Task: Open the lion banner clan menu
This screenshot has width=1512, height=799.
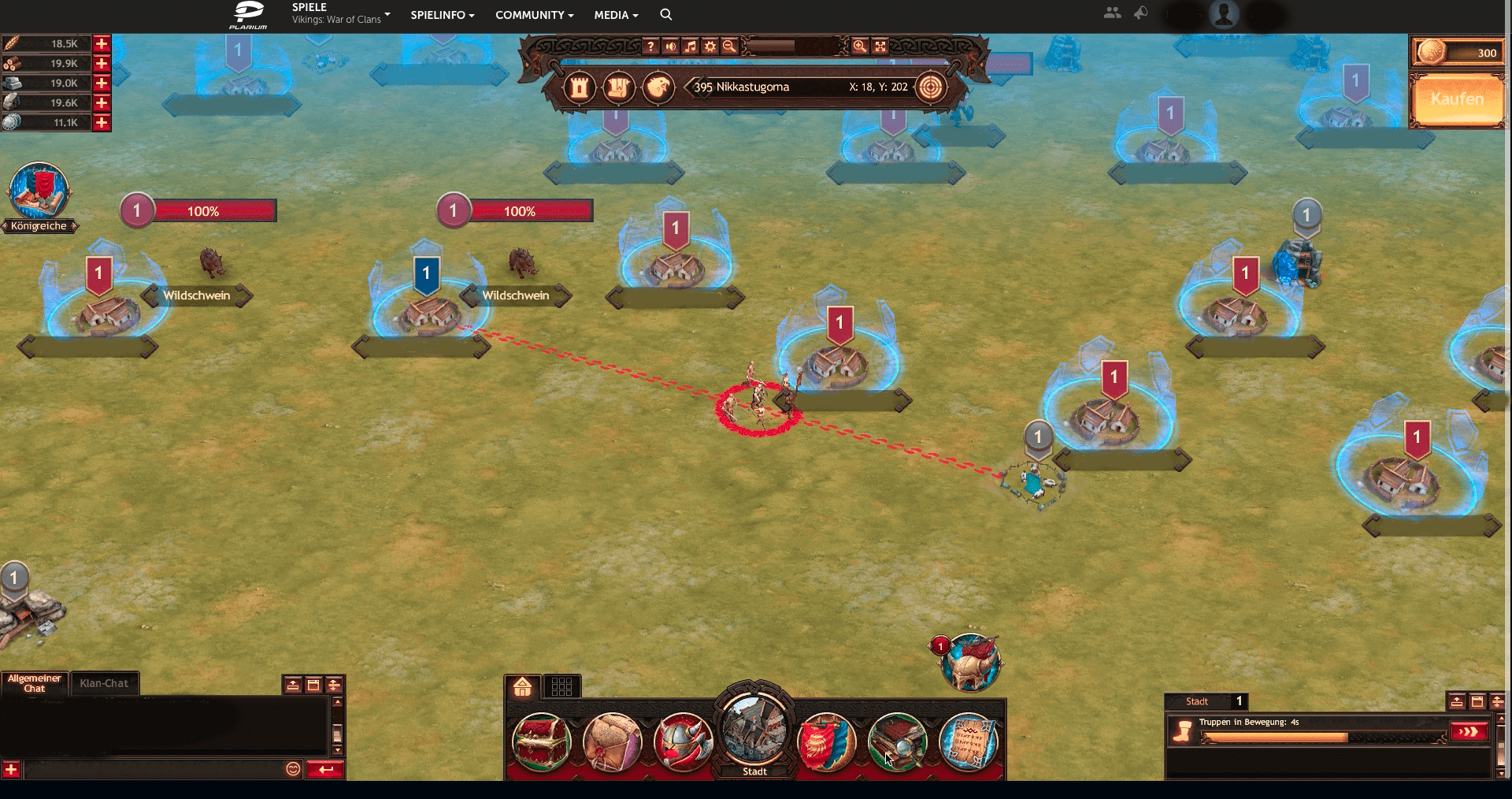Action: (x=826, y=741)
